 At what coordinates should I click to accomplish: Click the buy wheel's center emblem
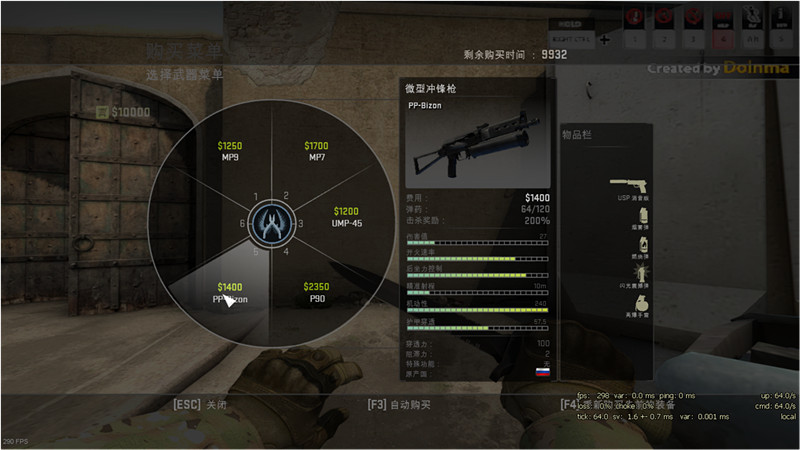pyautogui.click(x=270, y=222)
